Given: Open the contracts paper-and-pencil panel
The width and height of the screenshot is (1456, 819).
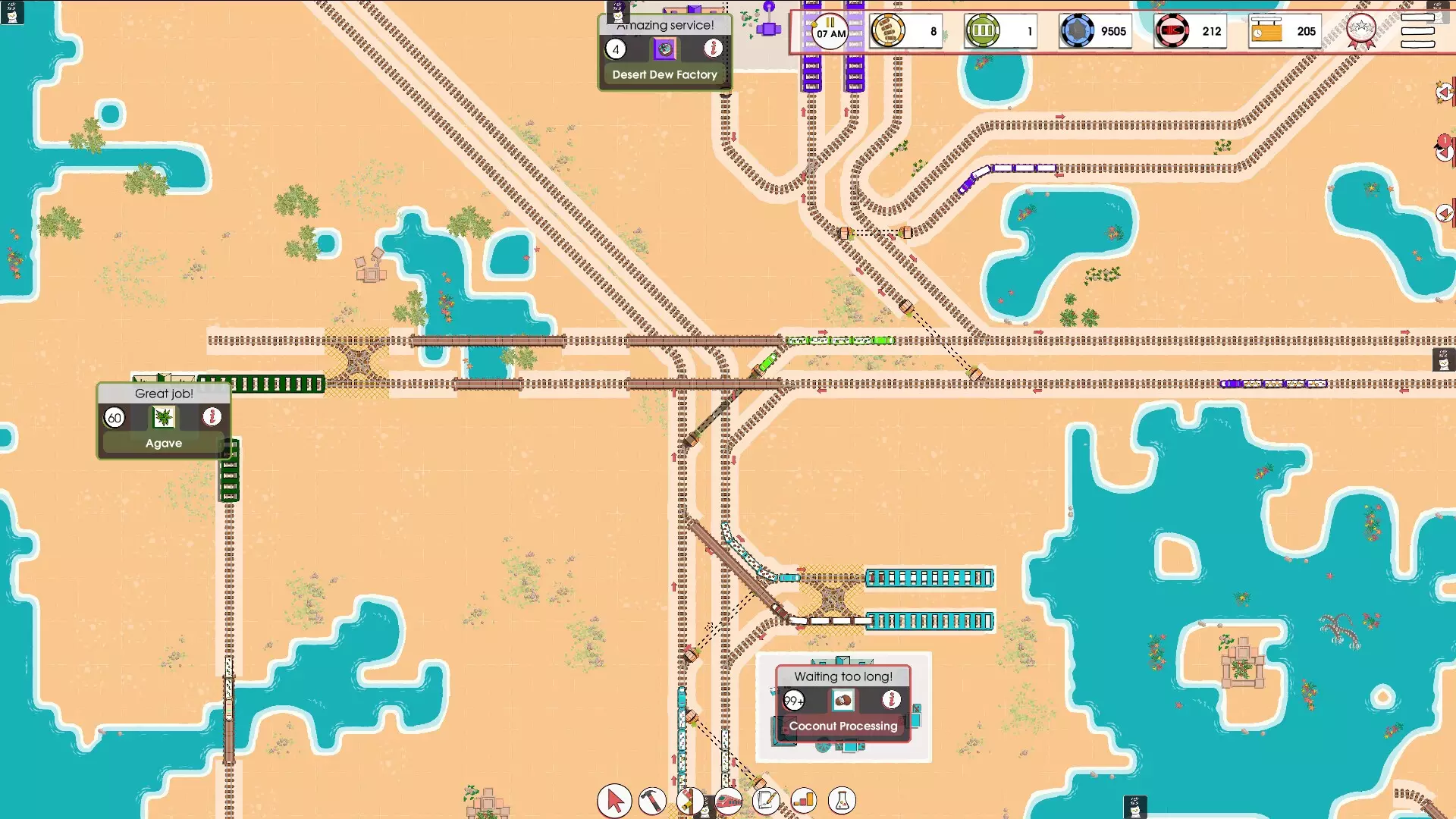Looking at the screenshot, I should pyautogui.click(x=767, y=801).
